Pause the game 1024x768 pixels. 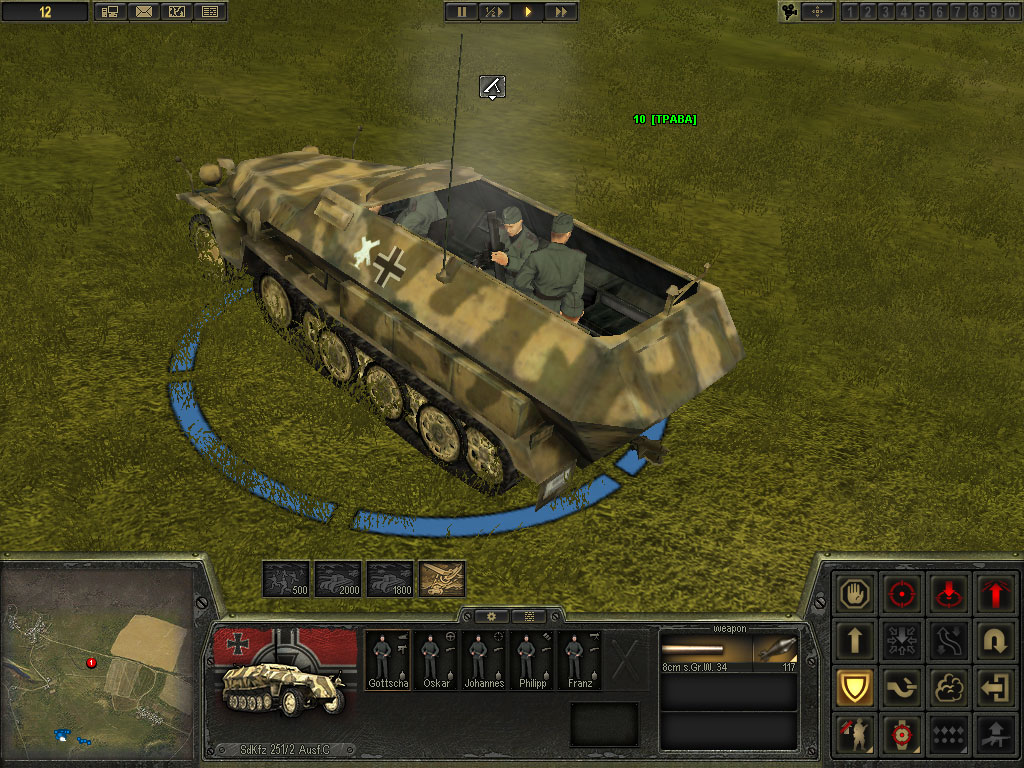461,12
